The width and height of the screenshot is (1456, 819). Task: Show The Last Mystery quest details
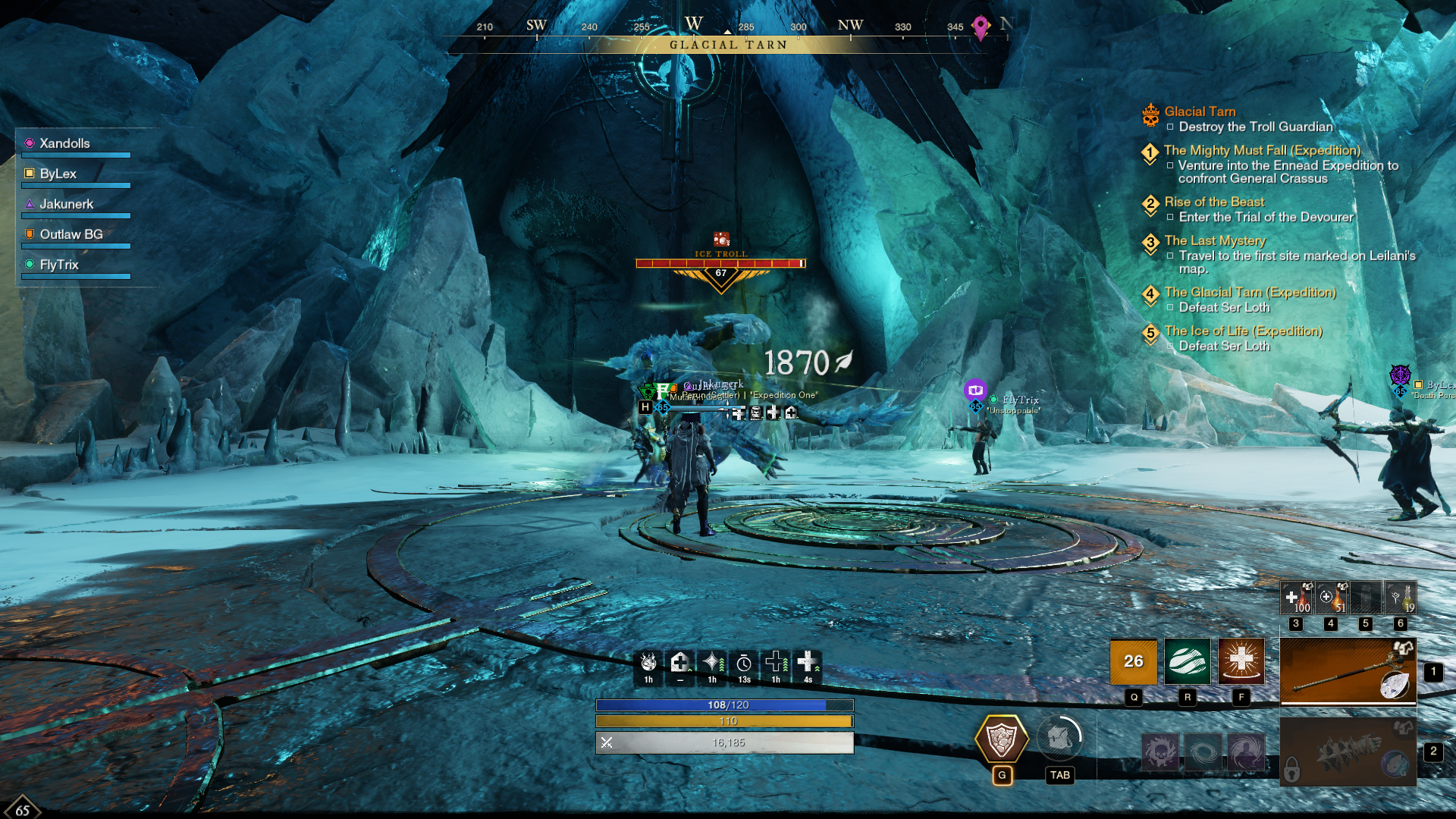pos(1215,240)
